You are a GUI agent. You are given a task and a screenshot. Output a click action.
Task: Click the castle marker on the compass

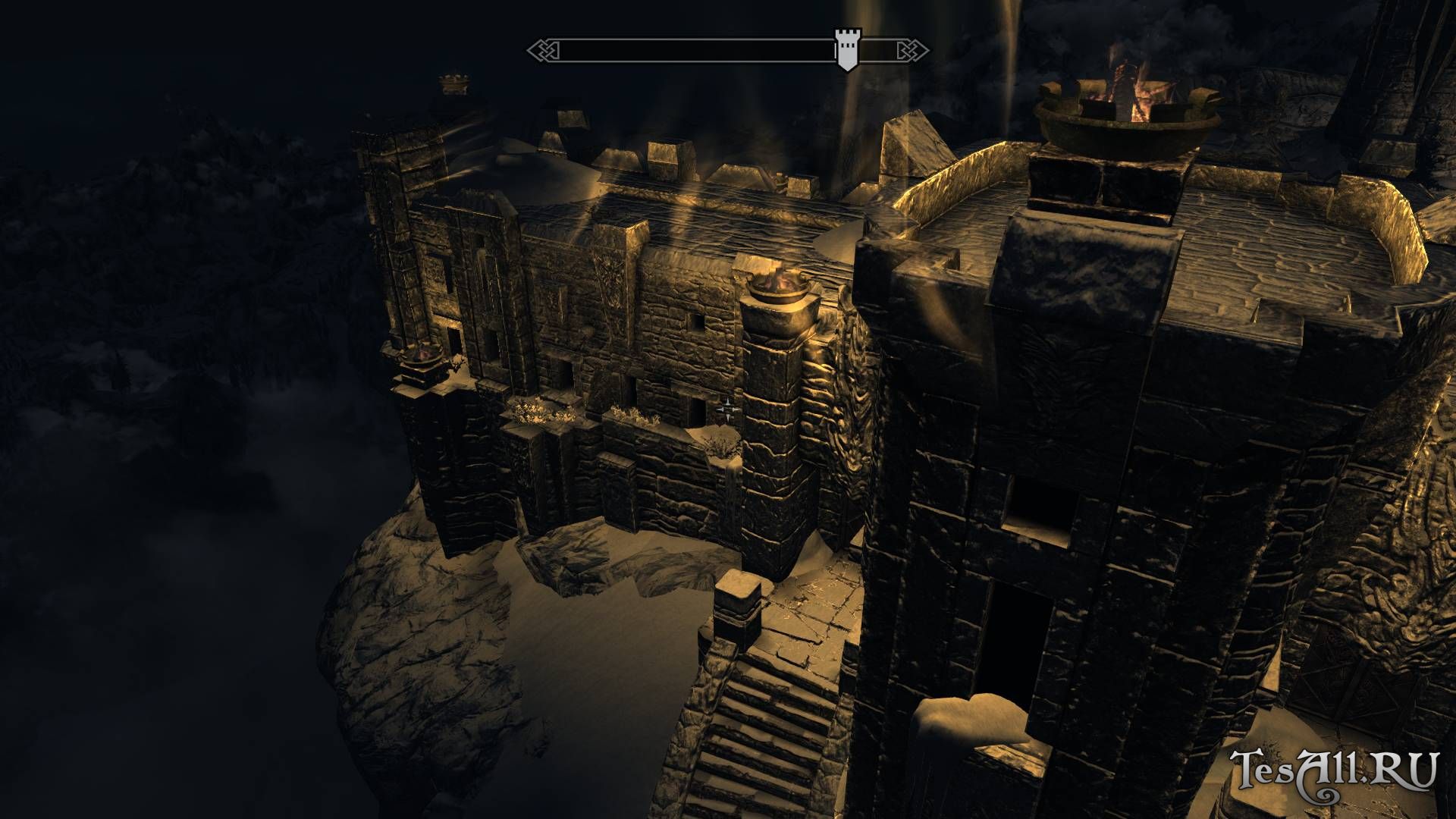(846, 49)
